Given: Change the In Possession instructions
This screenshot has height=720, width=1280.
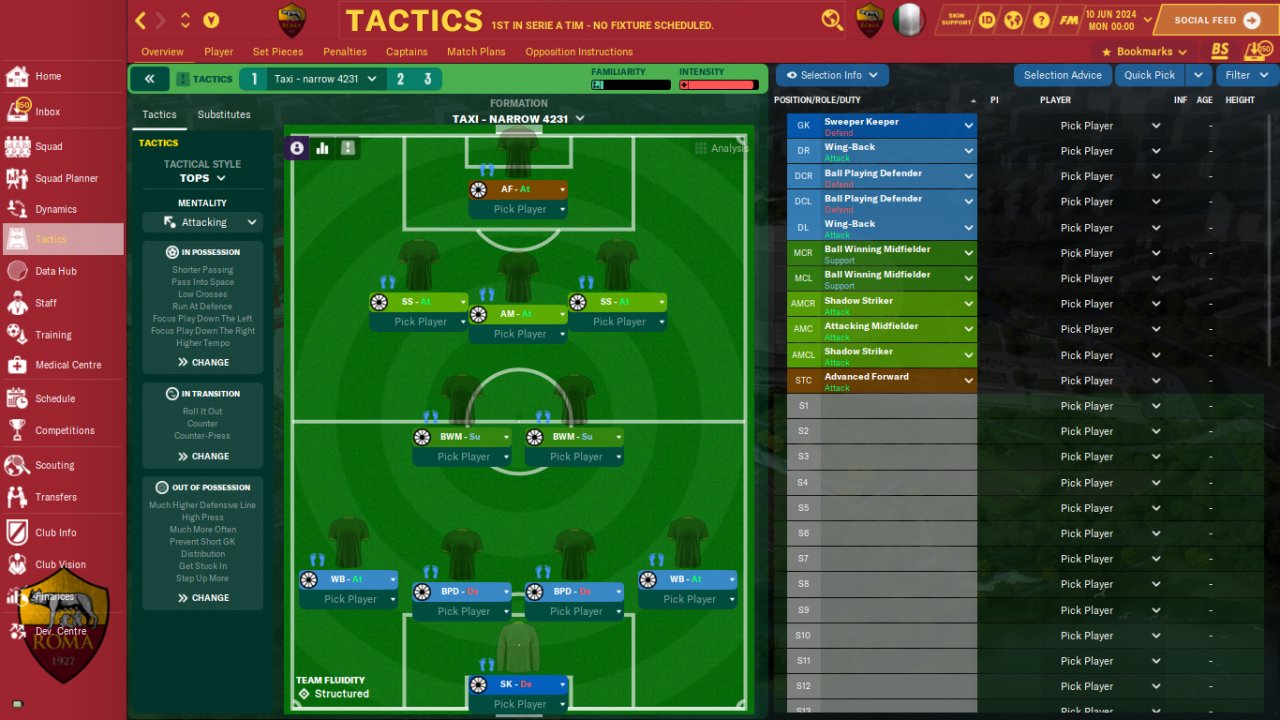Looking at the screenshot, I should coord(203,362).
